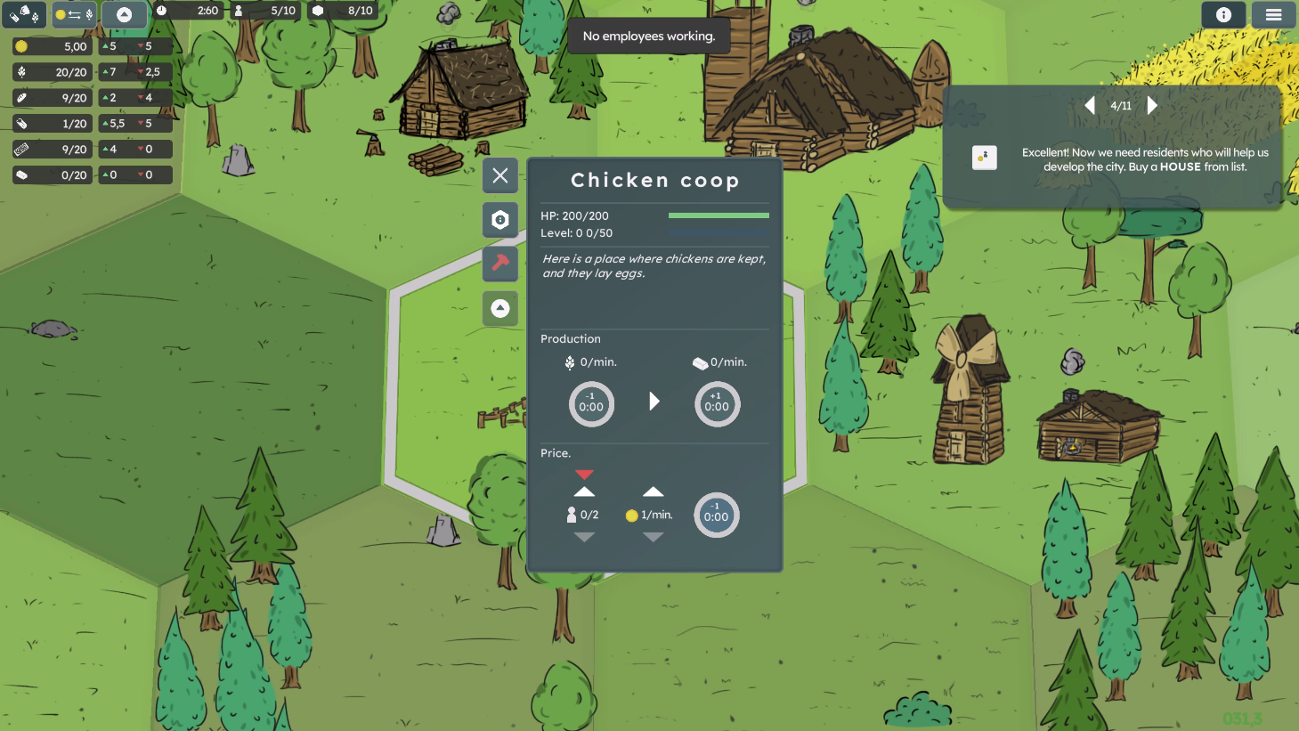1299x731 pixels.
Task: Open the hamburger menu at top right
Action: tap(1273, 15)
